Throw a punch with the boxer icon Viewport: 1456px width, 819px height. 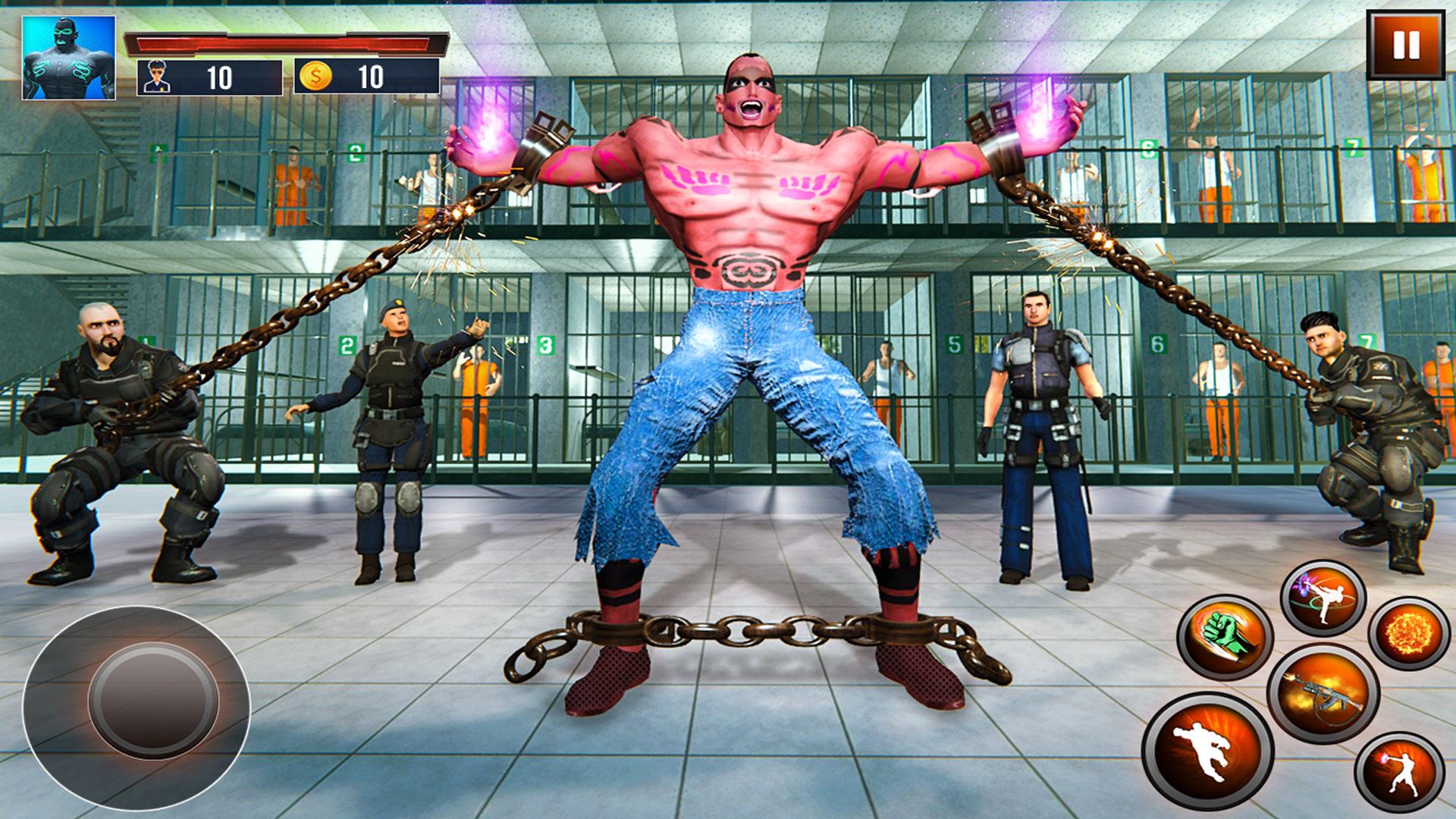click(1399, 775)
